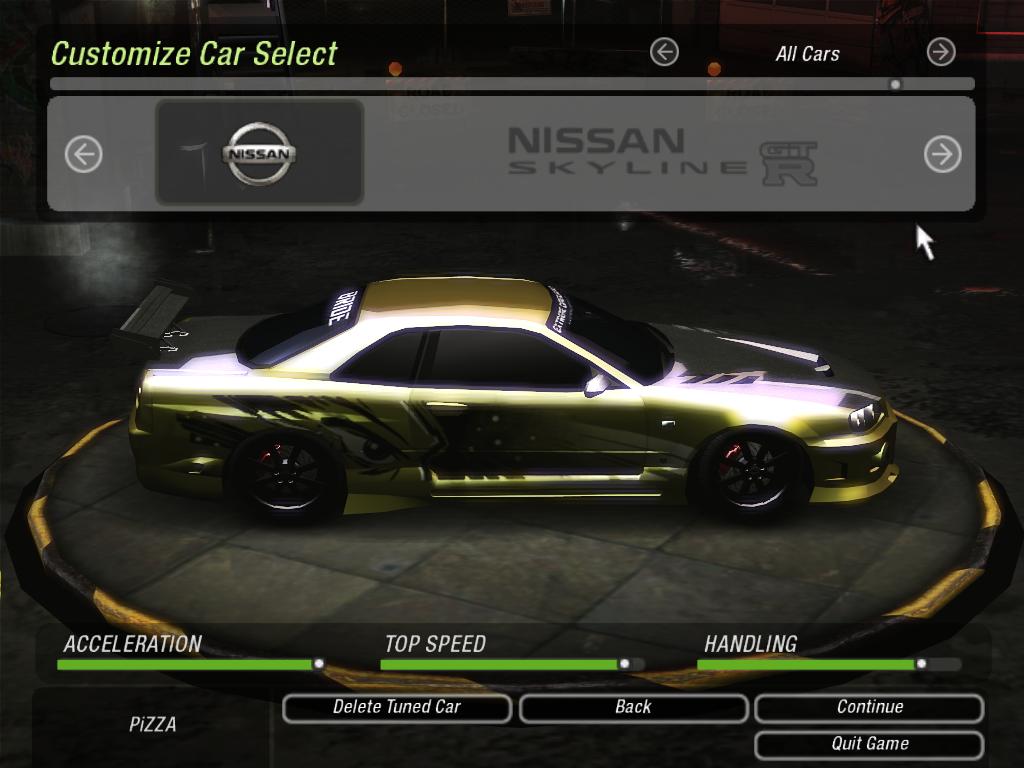The width and height of the screenshot is (1024, 768).
Task: Browse to the previous car
Action: click(x=83, y=154)
